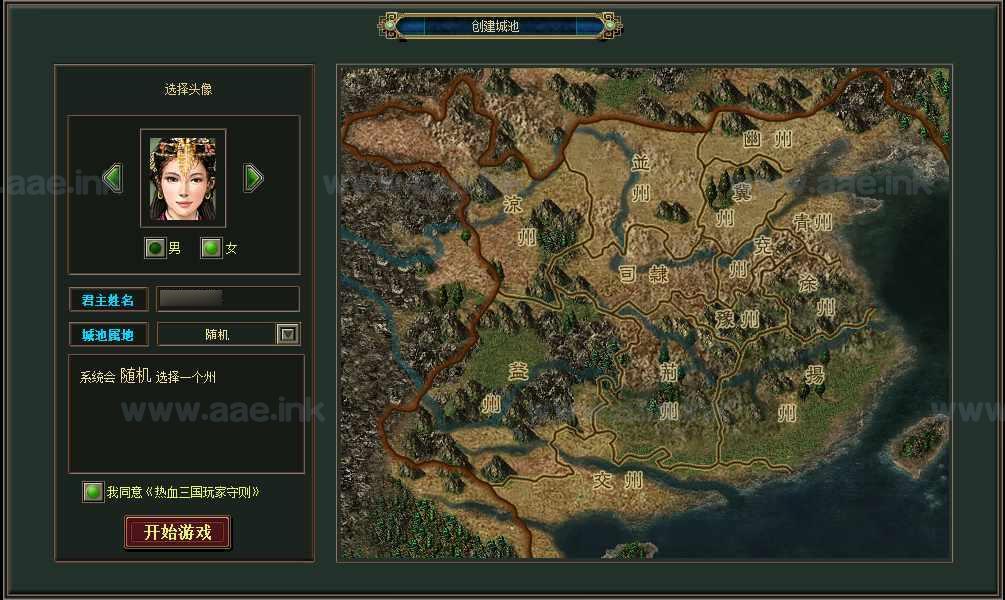
Task: Select the female (女) gender option
Action: [x=211, y=248]
